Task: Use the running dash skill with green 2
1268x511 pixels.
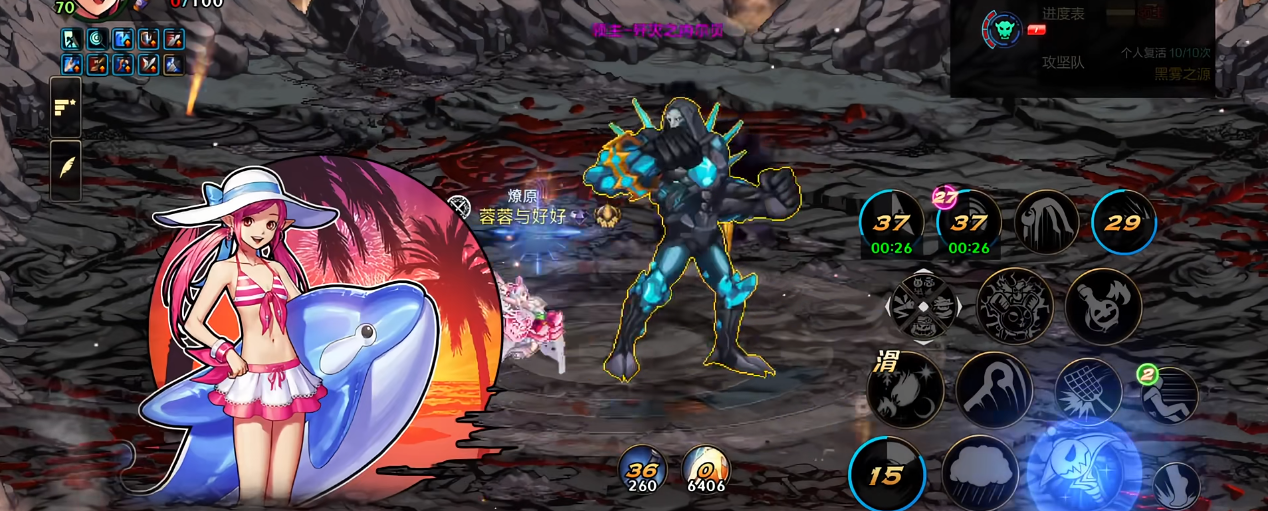Action: (x=1170, y=395)
